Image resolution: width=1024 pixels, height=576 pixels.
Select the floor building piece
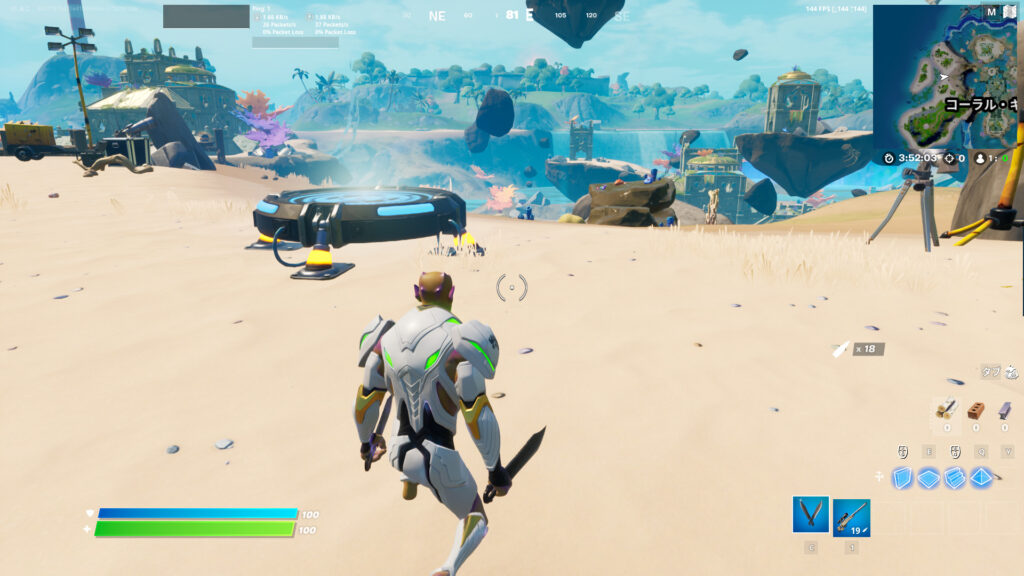[x=930, y=478]
